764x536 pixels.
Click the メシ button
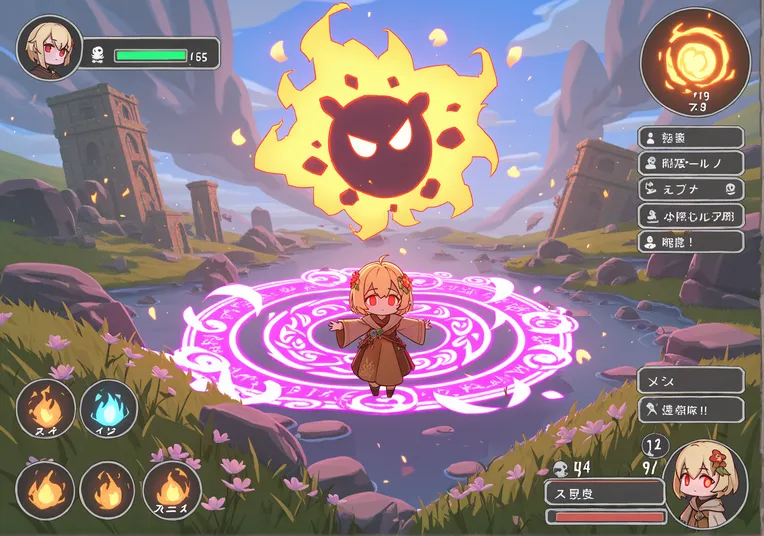[690, 380]
